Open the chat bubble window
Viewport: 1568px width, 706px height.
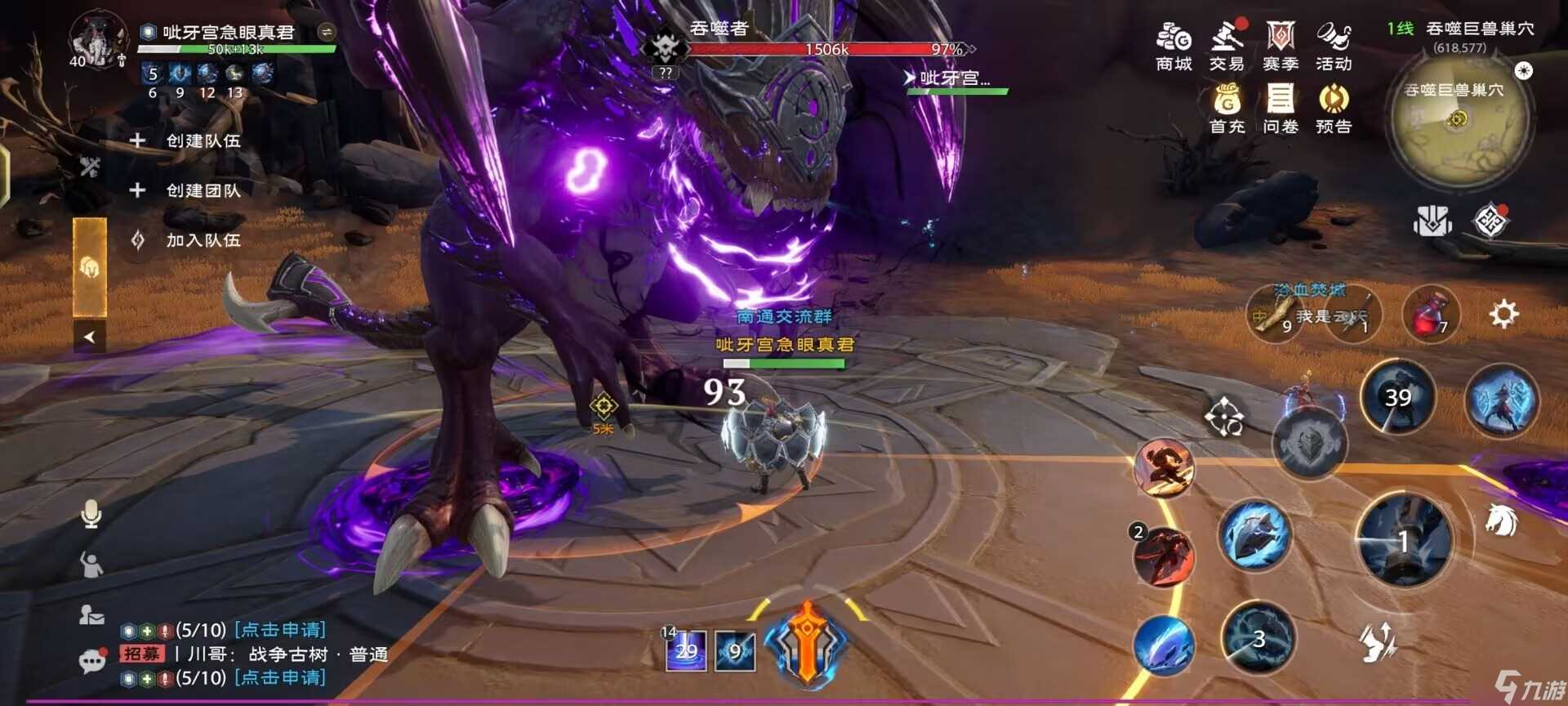tap(91, 660)
